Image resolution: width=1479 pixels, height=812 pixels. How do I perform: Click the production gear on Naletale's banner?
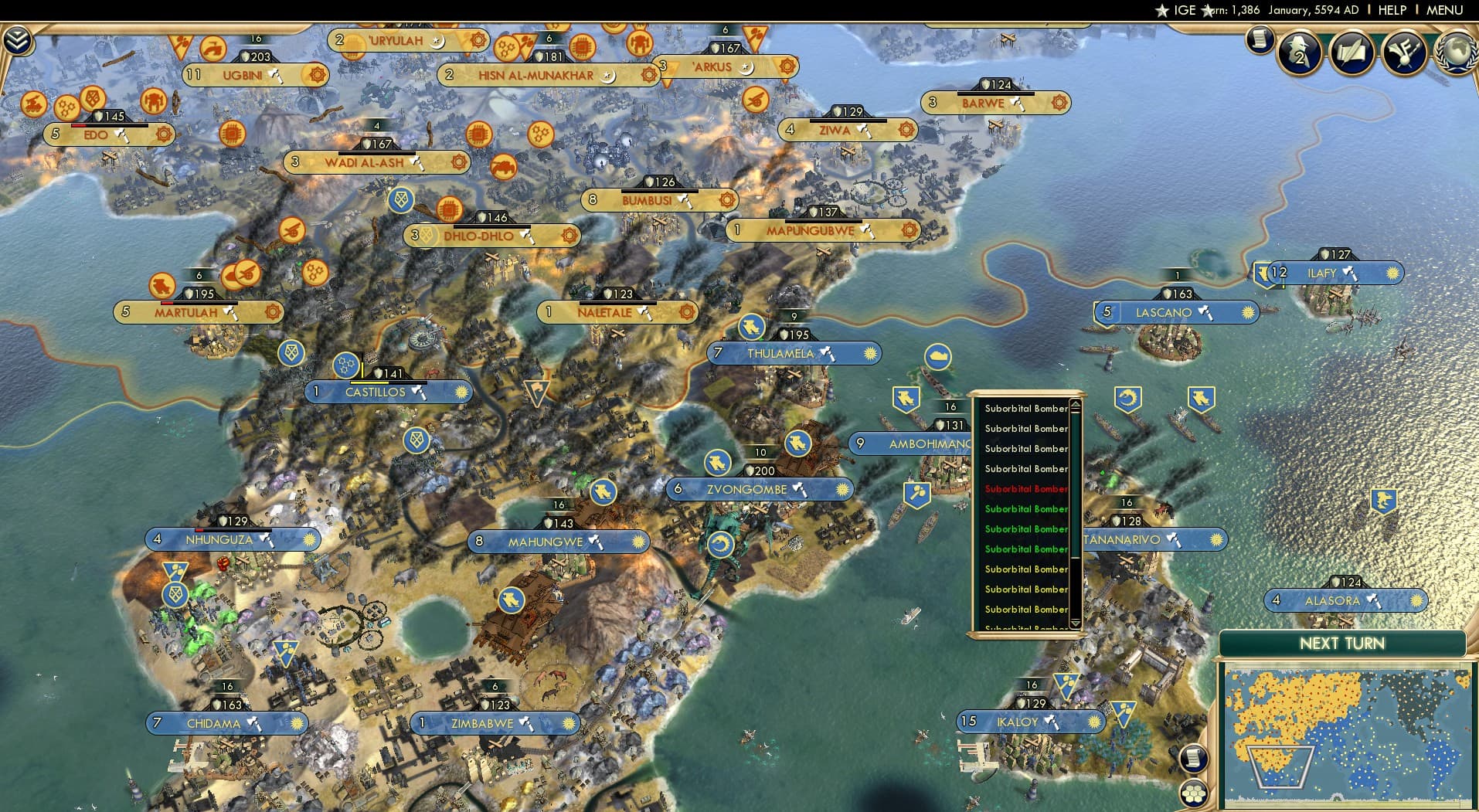(686, 312)
